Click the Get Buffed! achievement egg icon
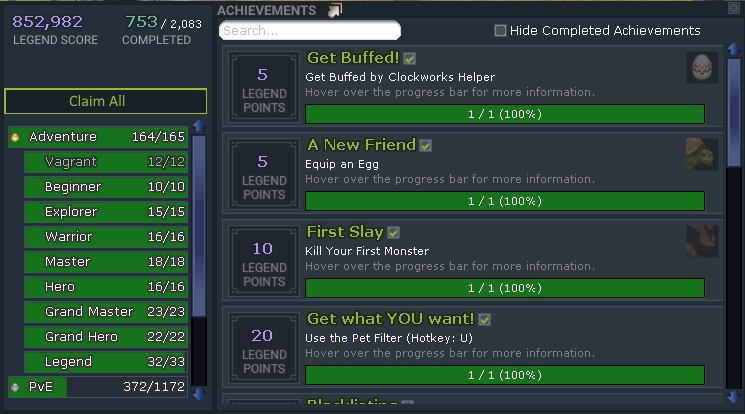This screenshot has width=745, height=414. tap(703, 68)
